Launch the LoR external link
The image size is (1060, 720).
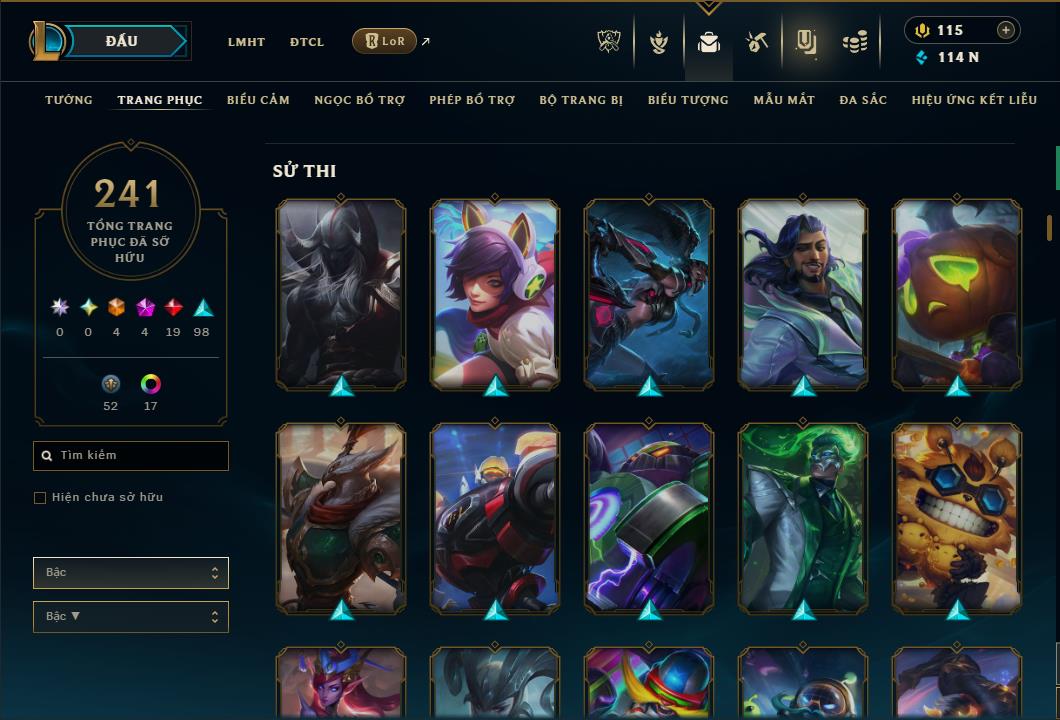385,41
